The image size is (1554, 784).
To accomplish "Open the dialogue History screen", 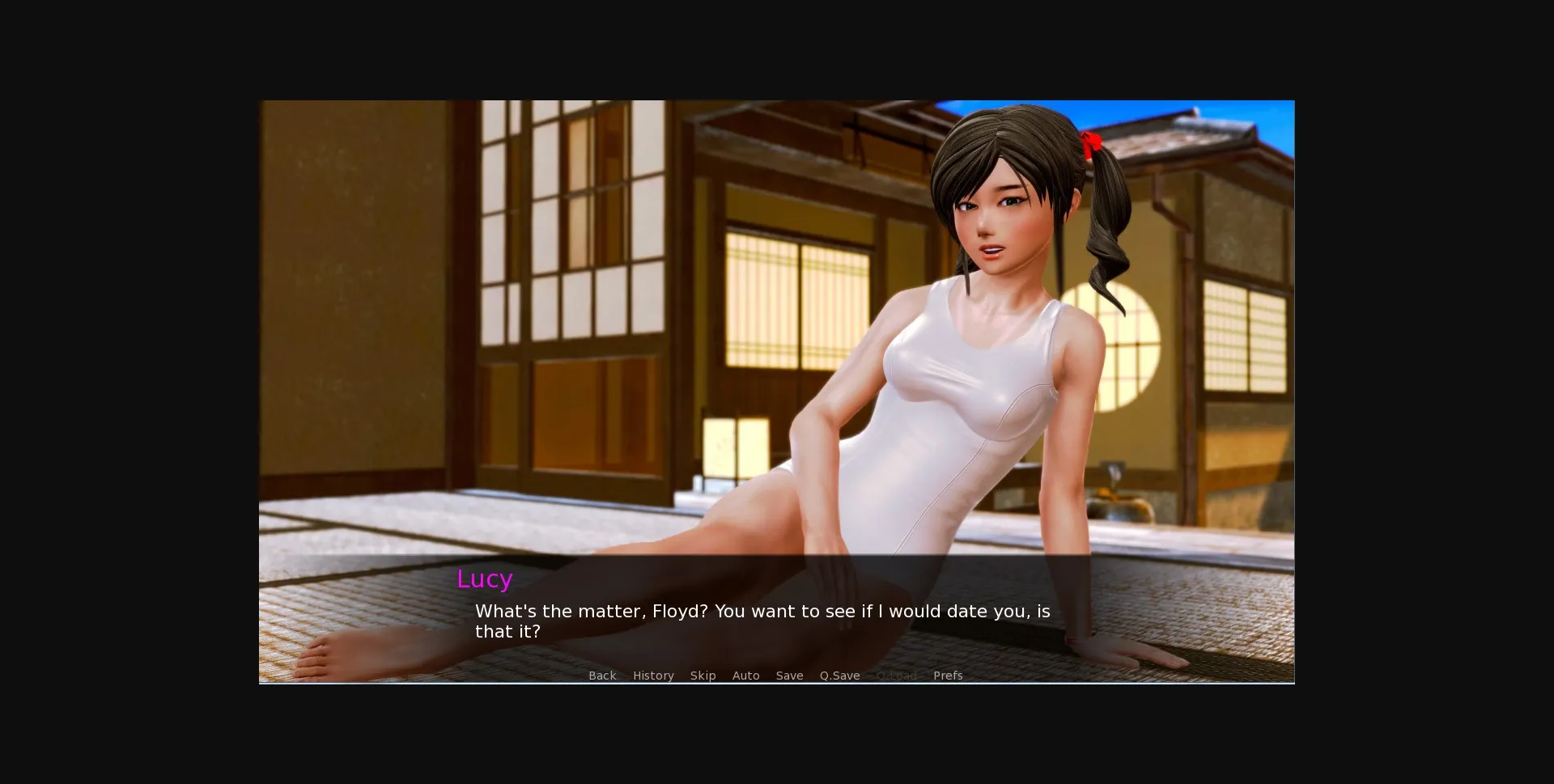I will 653,676.
